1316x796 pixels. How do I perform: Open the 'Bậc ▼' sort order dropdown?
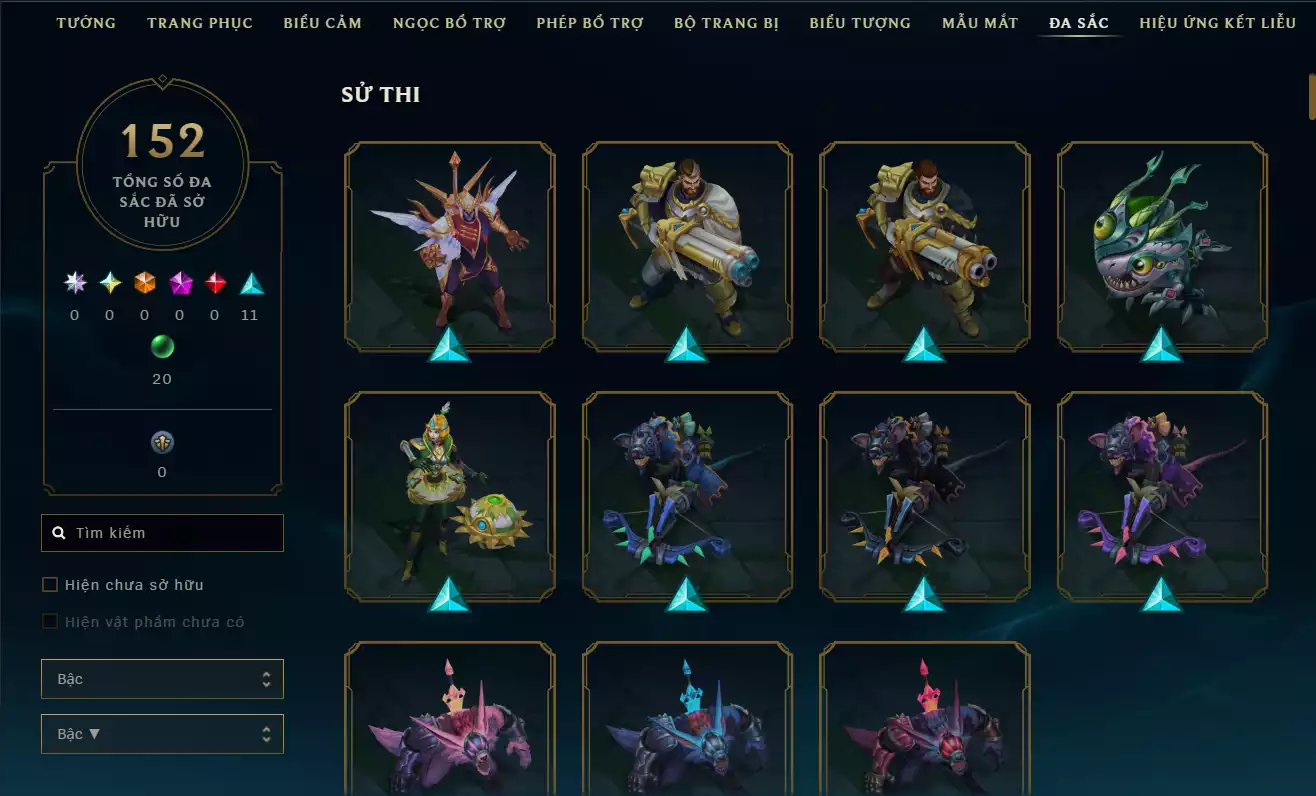162,733
